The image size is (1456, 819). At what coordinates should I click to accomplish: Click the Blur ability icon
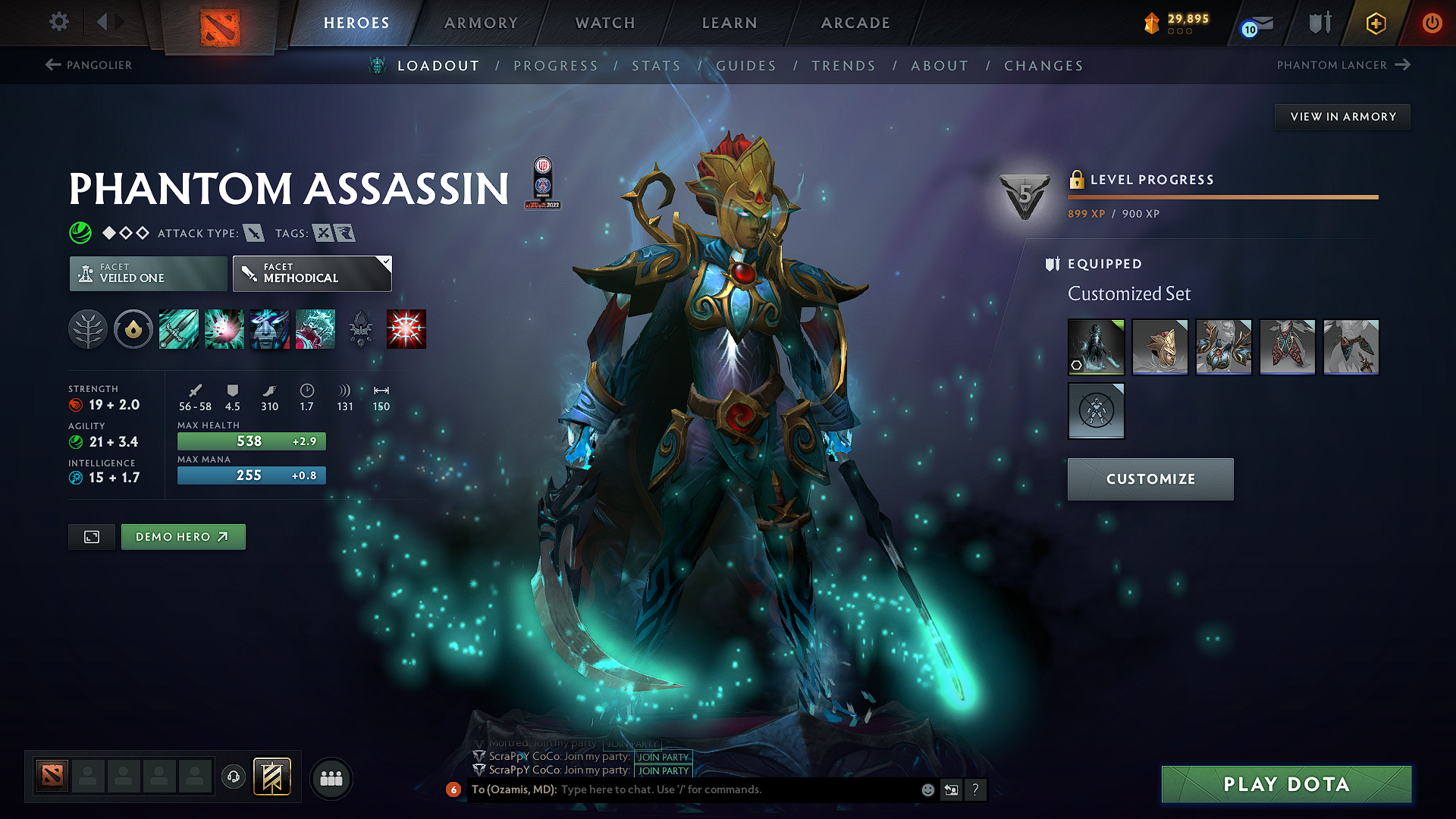pos(269,329)
